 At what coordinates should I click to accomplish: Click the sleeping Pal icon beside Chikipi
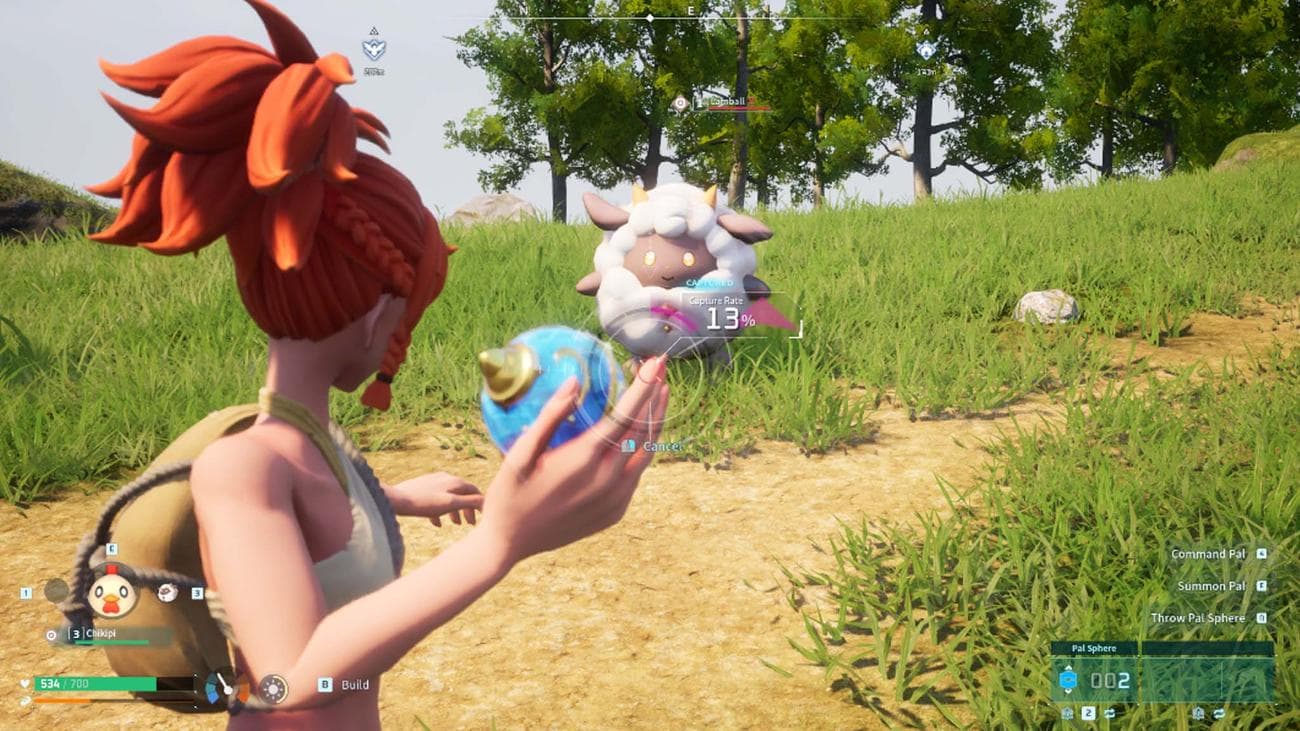click(x=167, y=593)
